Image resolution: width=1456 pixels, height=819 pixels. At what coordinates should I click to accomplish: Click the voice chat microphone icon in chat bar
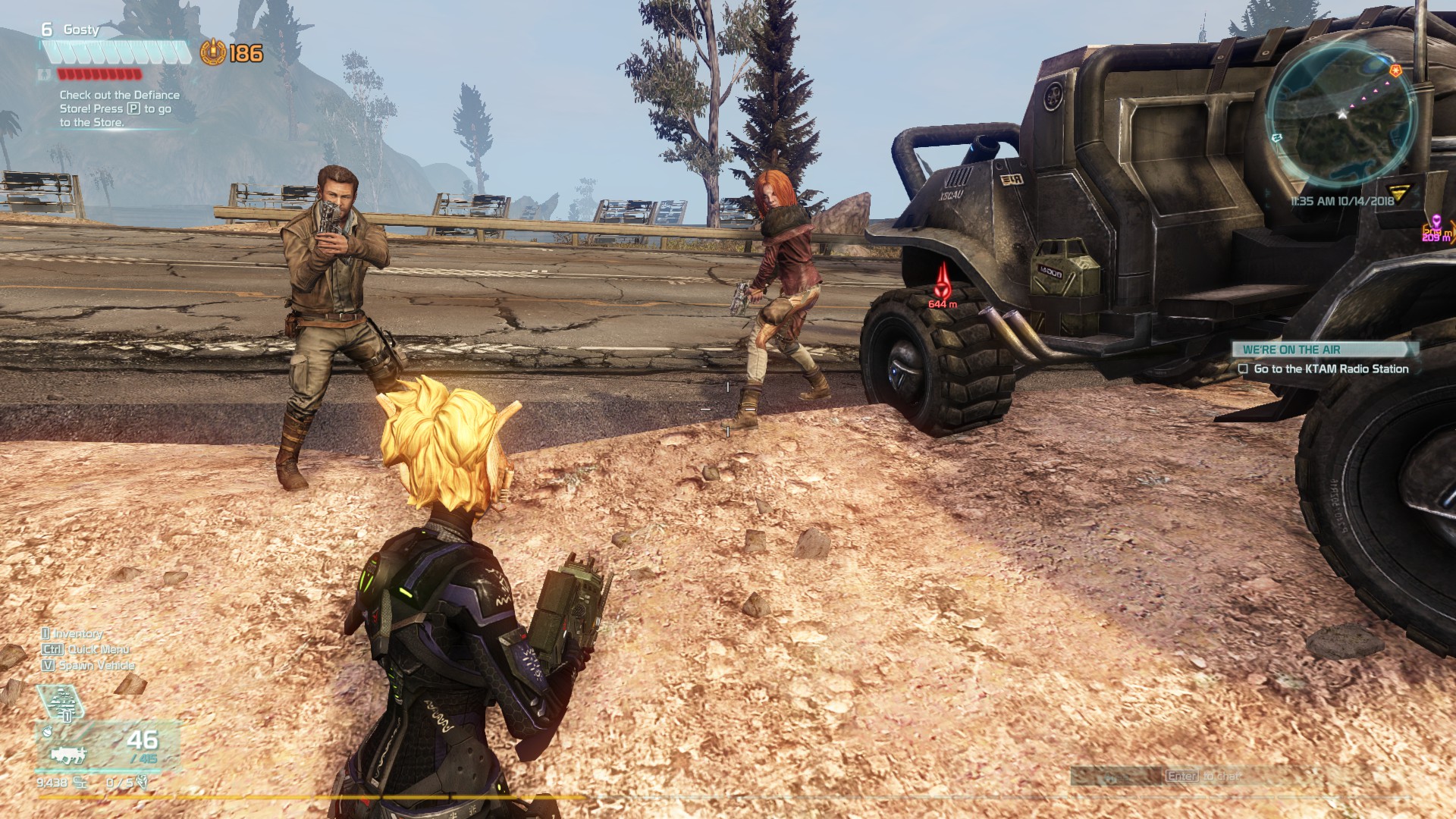pyautogui.click(x=1111, y=779)
